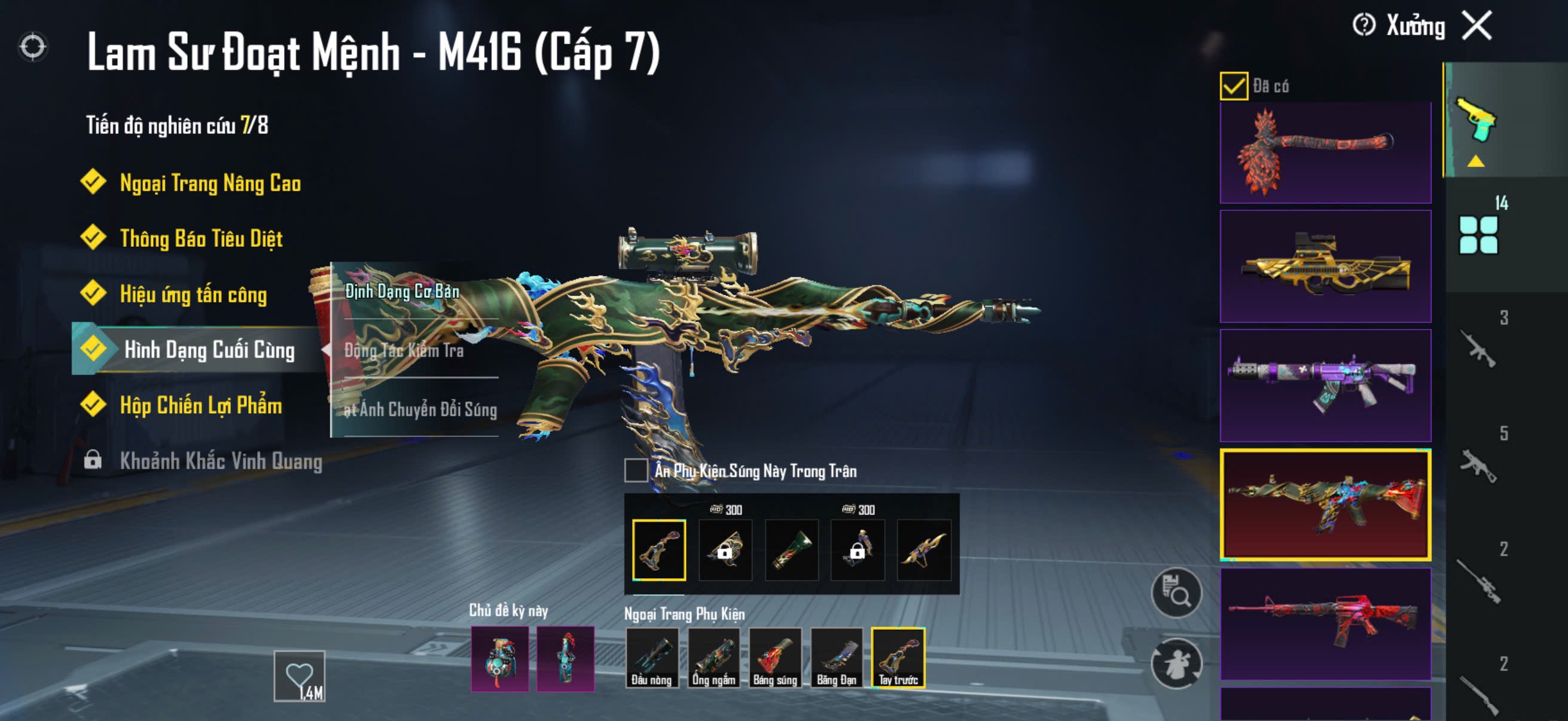Close the weapon workshop screen
The width and height of the screenshot is (1568, 721).
1477,26
